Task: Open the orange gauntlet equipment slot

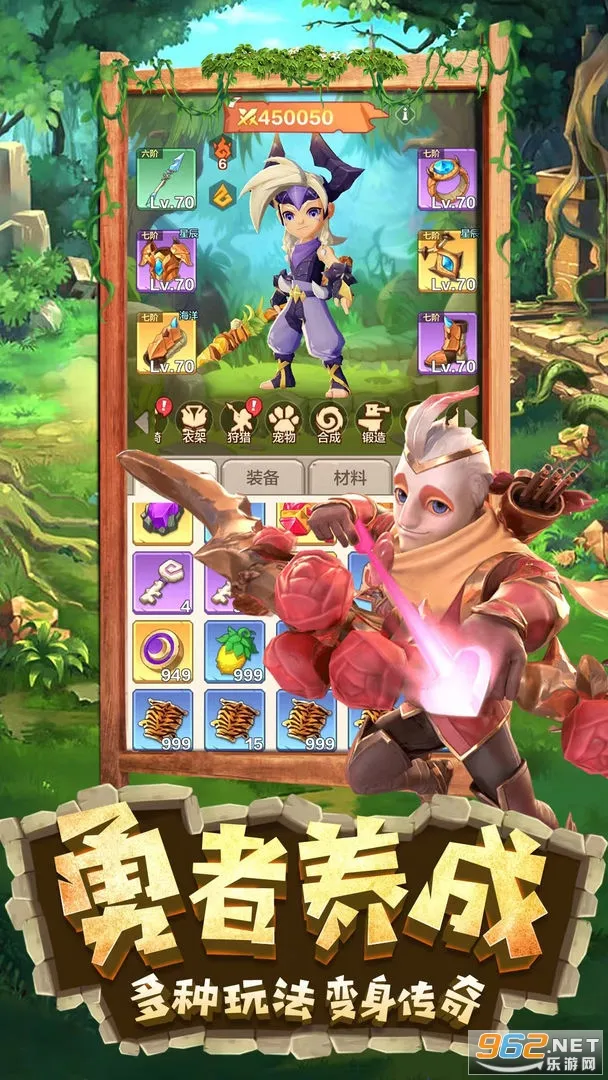Action: (166, 343)
